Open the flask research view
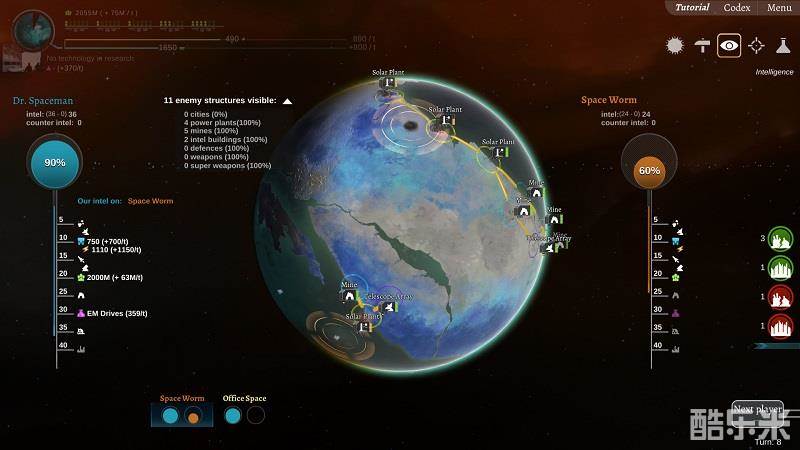Image resolution: width=800 pixels, height=450 pixels. pos(783,45)
